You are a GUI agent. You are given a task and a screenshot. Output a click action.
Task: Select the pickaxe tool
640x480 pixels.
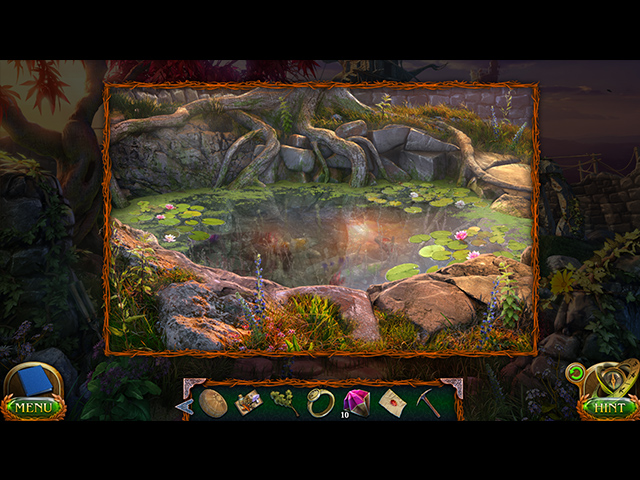point(428,402)
